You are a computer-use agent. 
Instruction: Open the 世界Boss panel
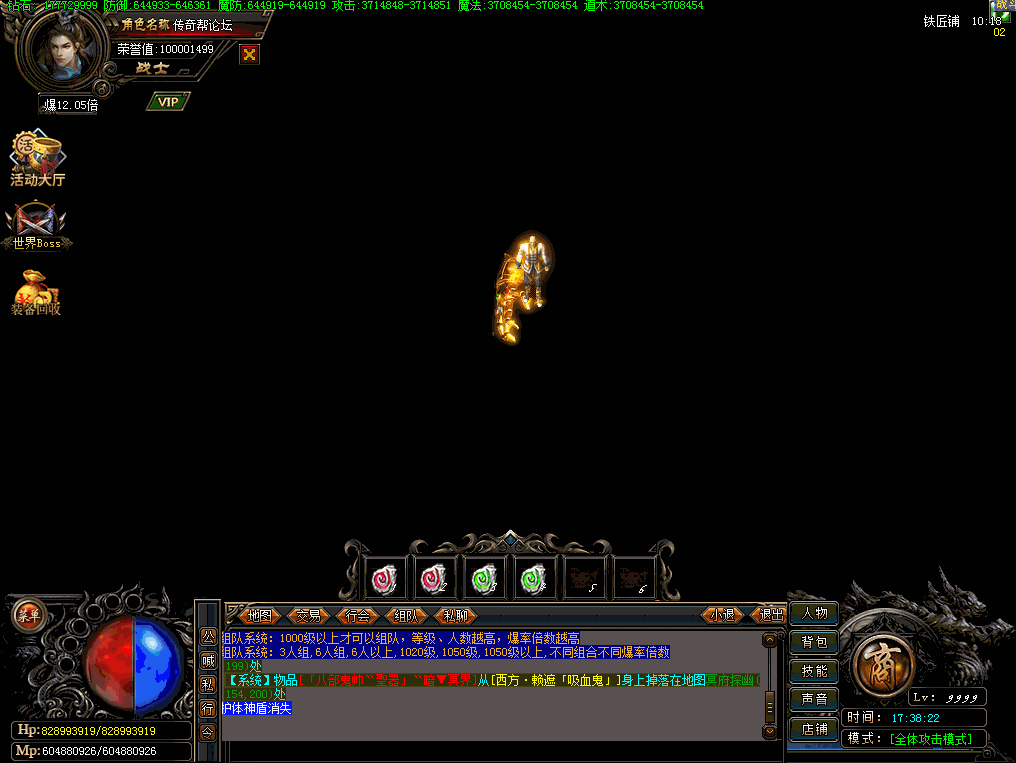coord(37,225)
